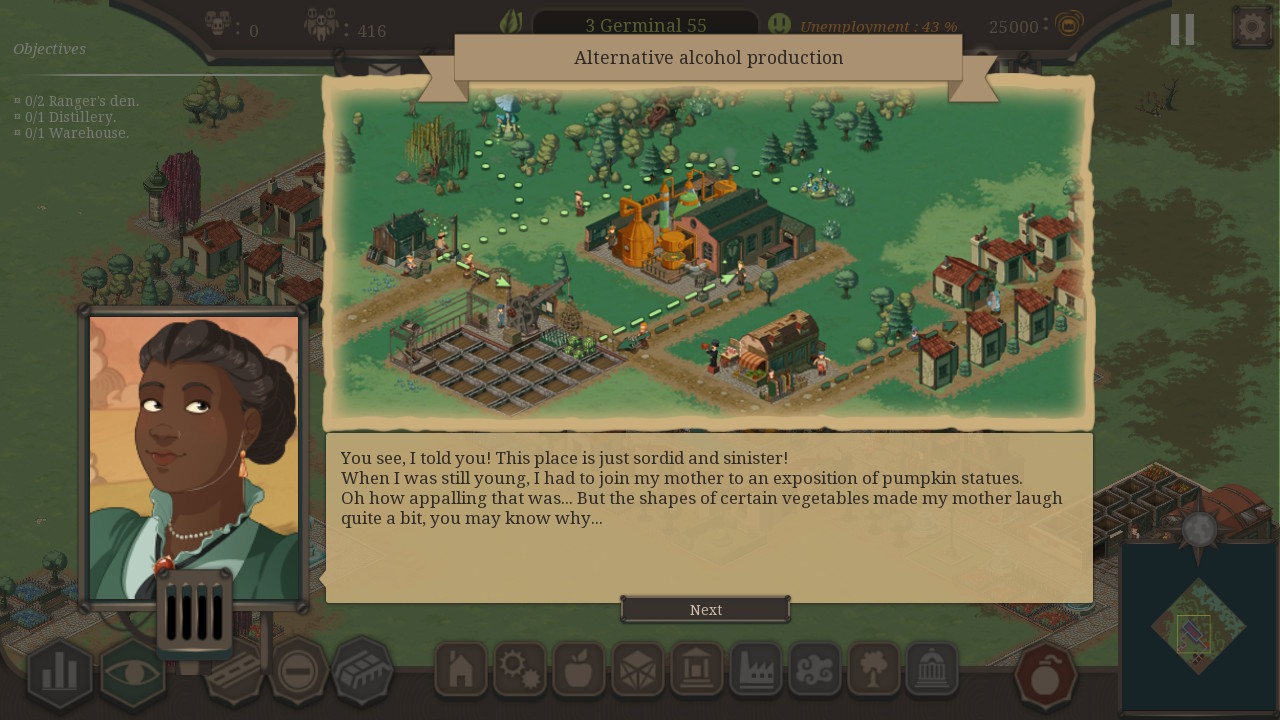Screen dimensions: 1280x720
Task: Open the tree forestry icon
Action: coord(874,670)
